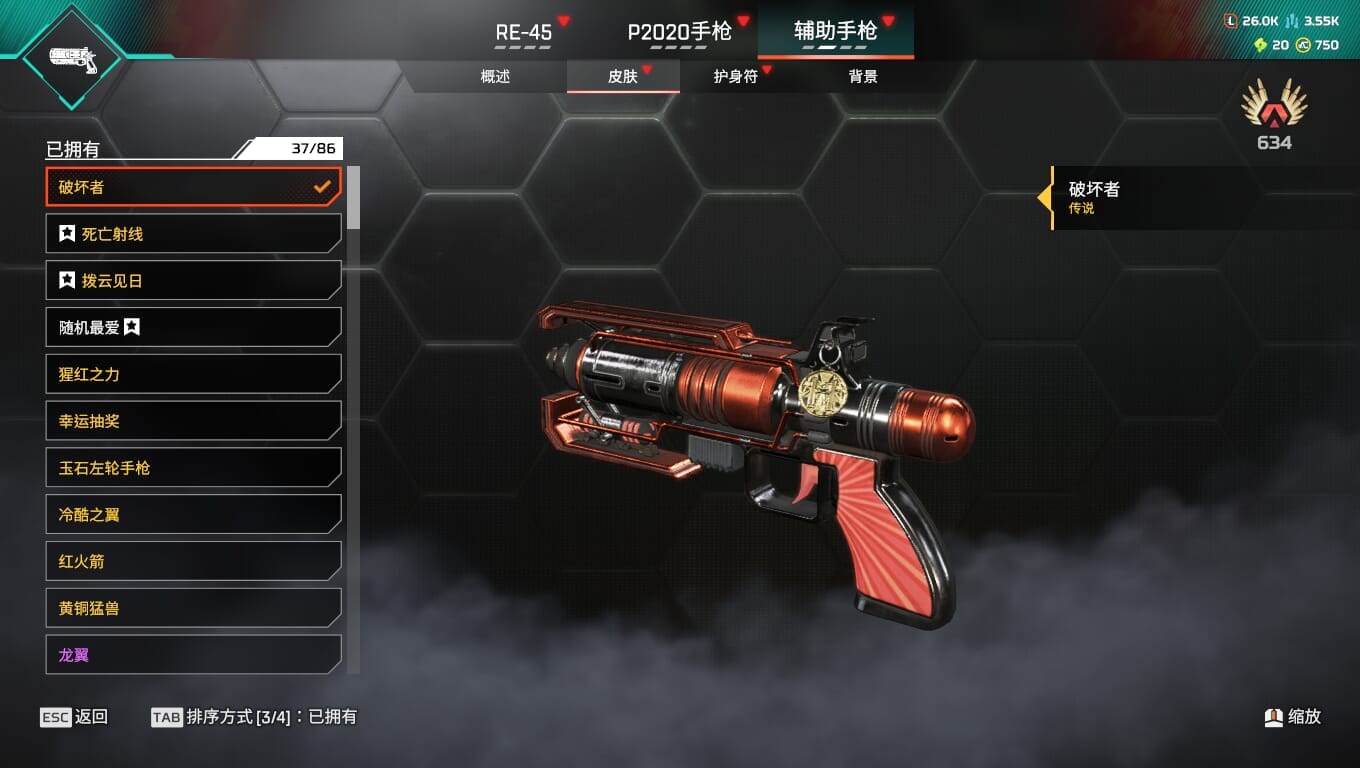Show the 护身符 charms tab
The height and width of the screenshot is (768, 1360).
(x=735, y=77)
